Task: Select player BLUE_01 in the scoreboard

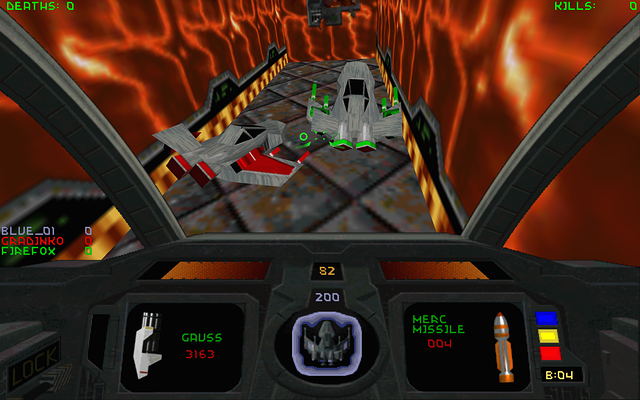Action: pos(25,231)
